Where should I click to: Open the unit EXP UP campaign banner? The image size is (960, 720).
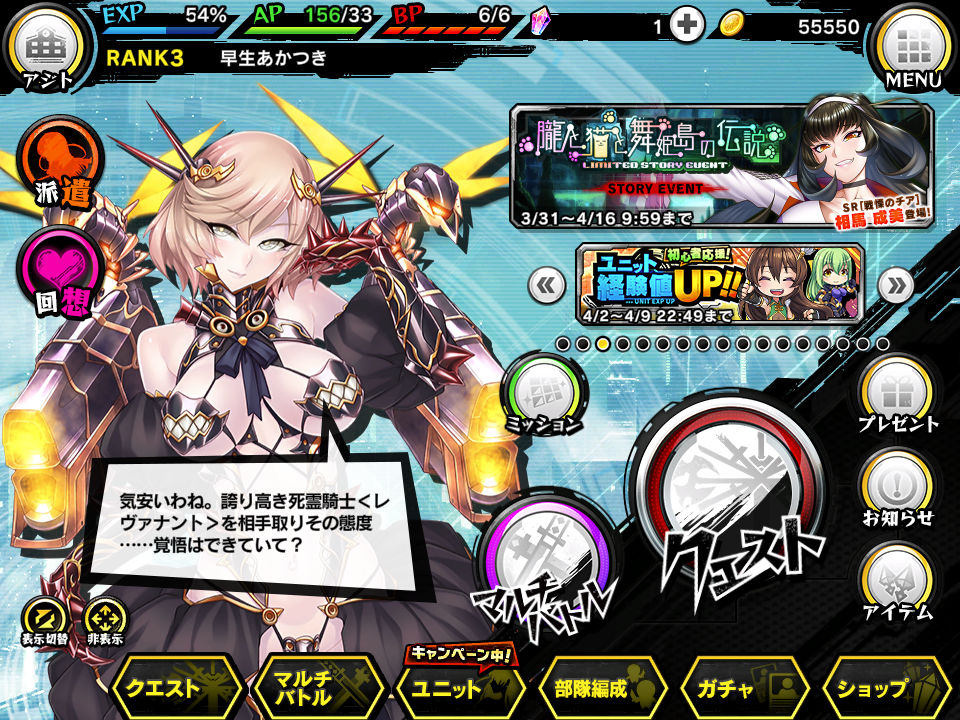720,283
